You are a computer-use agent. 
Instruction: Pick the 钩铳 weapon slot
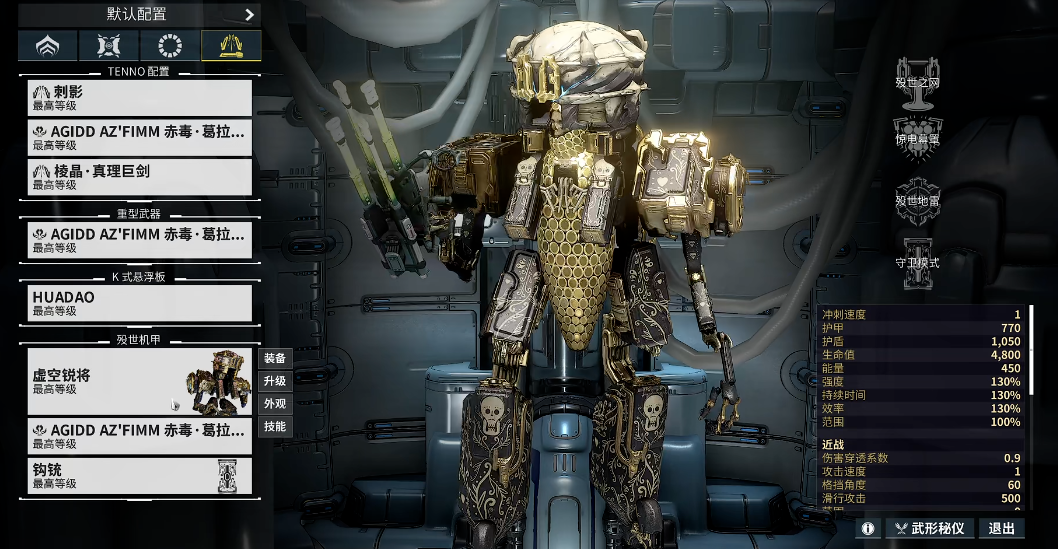(x=140, y=476)
